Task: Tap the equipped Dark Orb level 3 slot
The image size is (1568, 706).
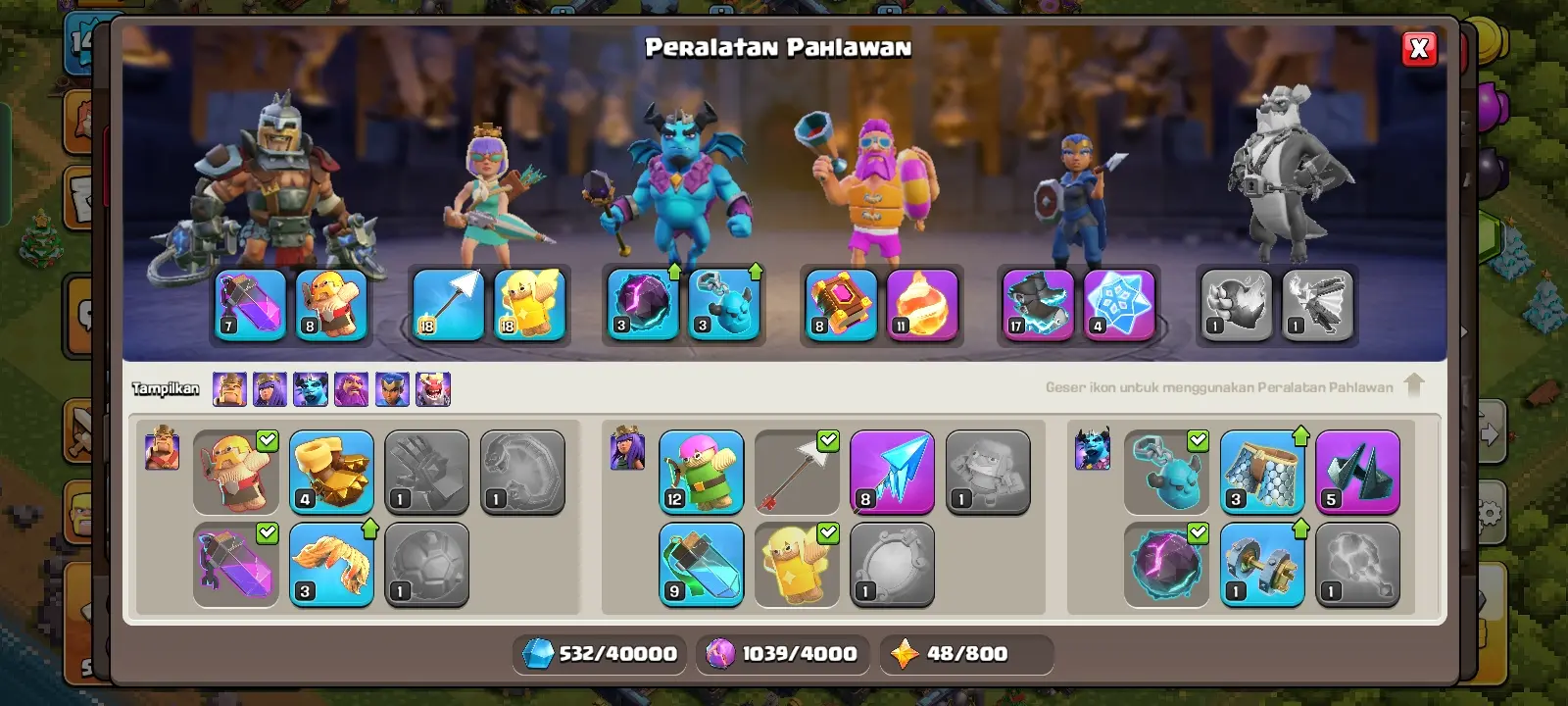Action: tap(643, 305)
